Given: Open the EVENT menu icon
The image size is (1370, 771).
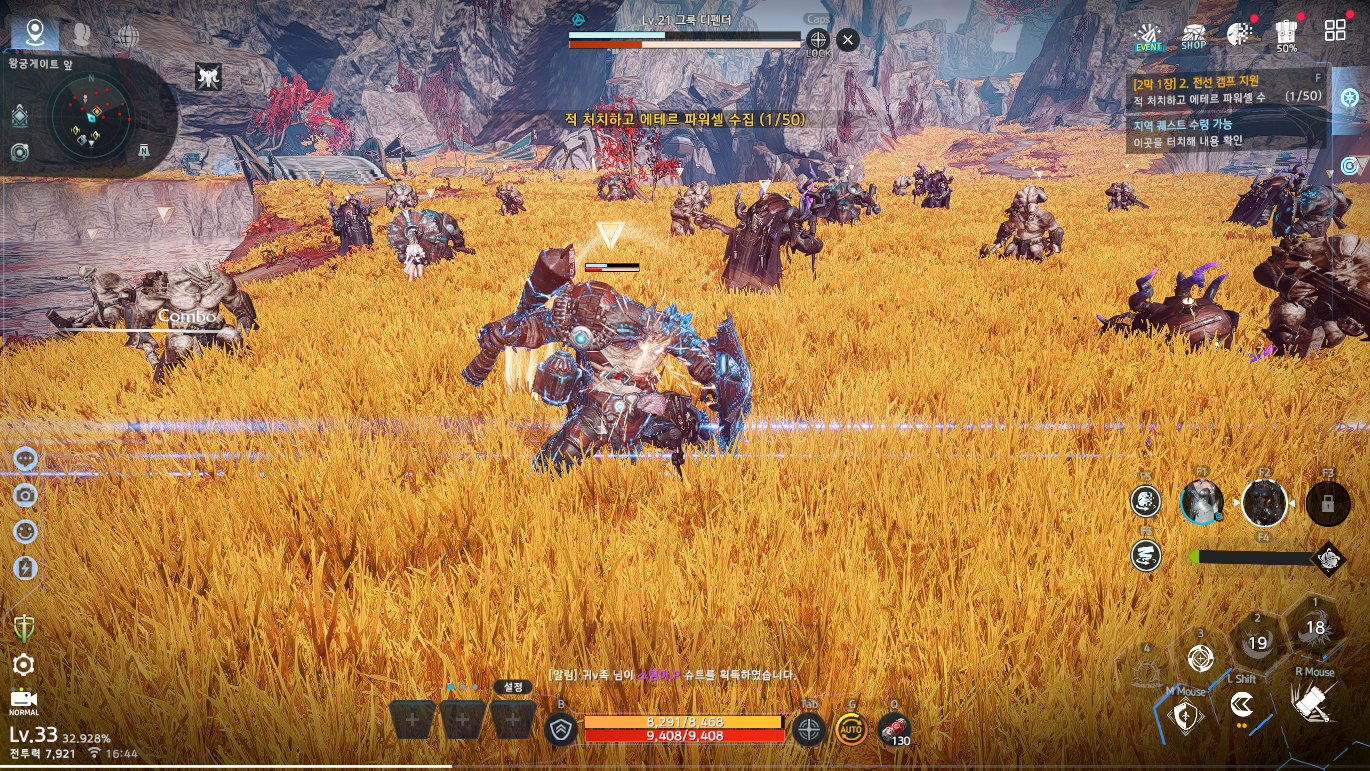Looking at the screenshot, I should point(1147,35).
